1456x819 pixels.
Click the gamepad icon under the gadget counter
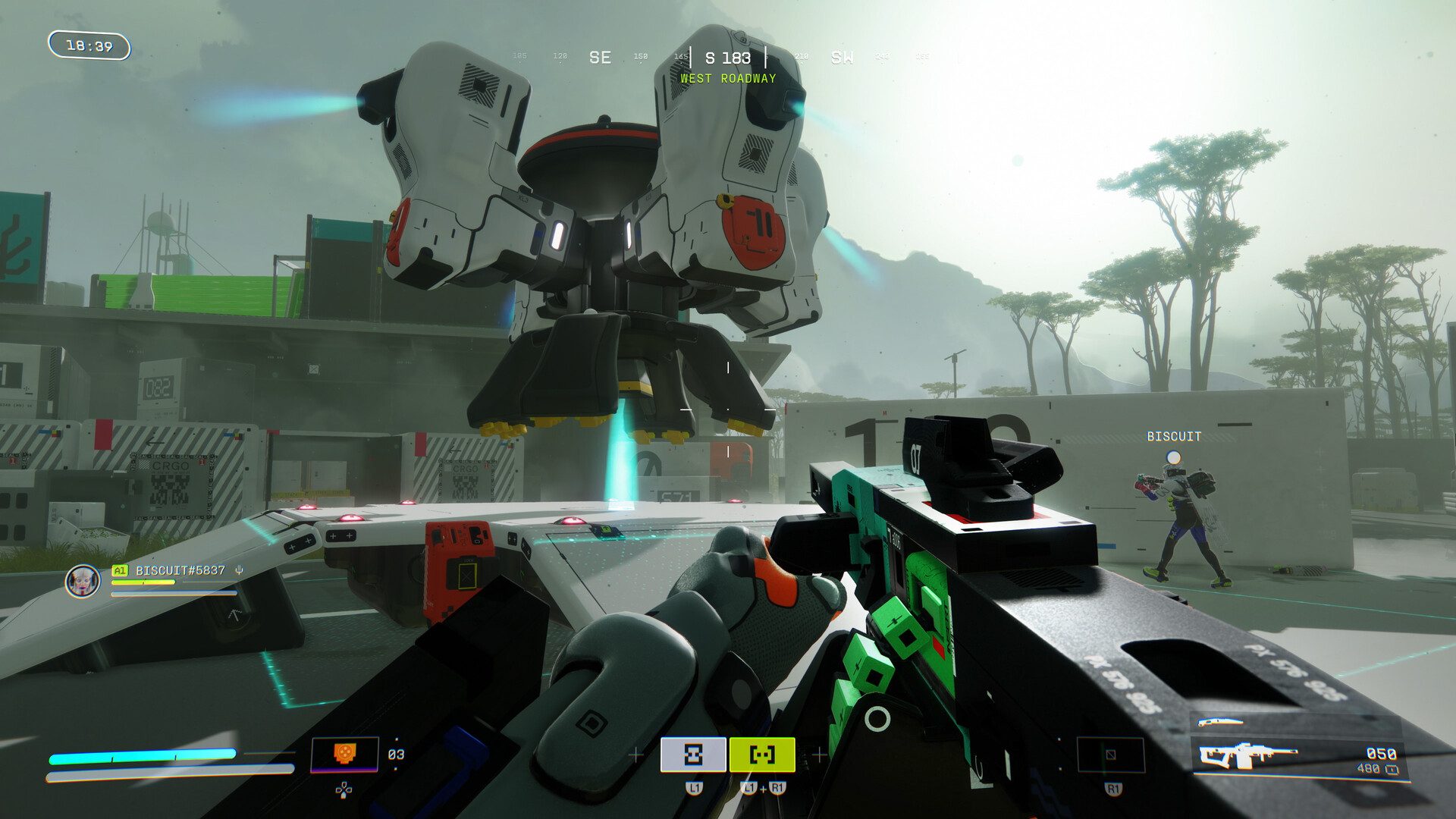344,790
